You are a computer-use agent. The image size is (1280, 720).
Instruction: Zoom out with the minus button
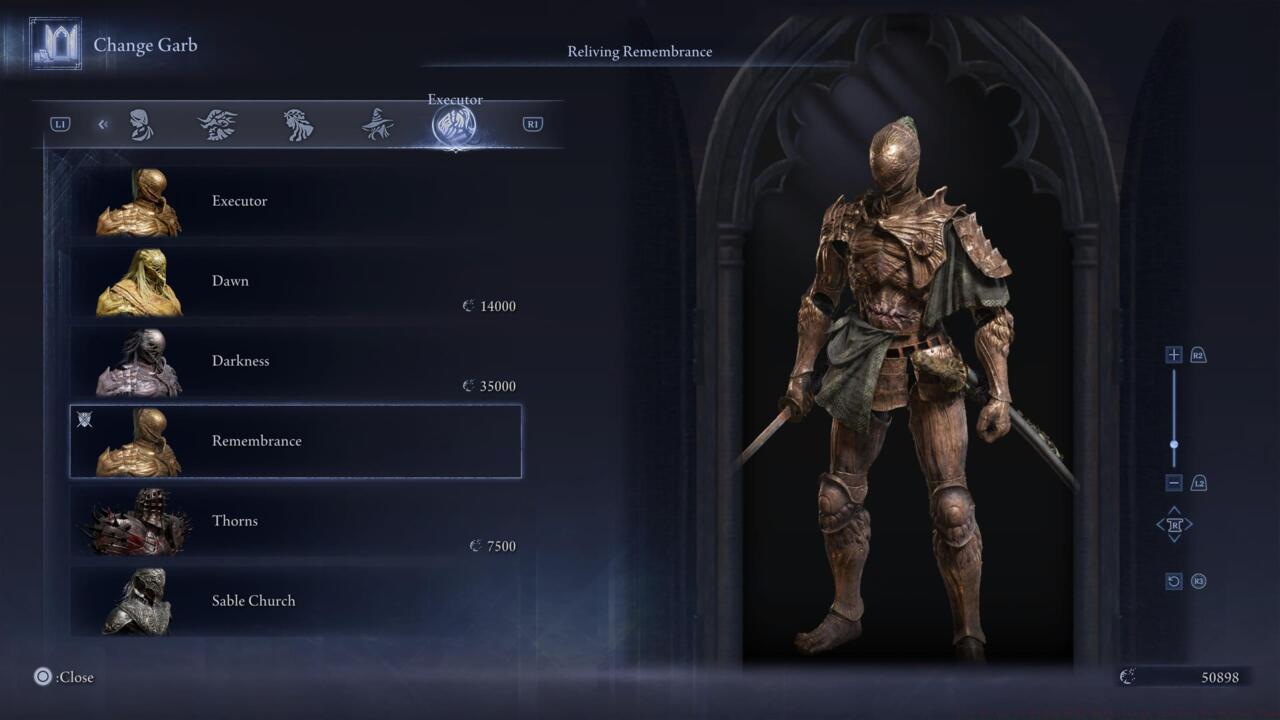tap(1174, 483)
